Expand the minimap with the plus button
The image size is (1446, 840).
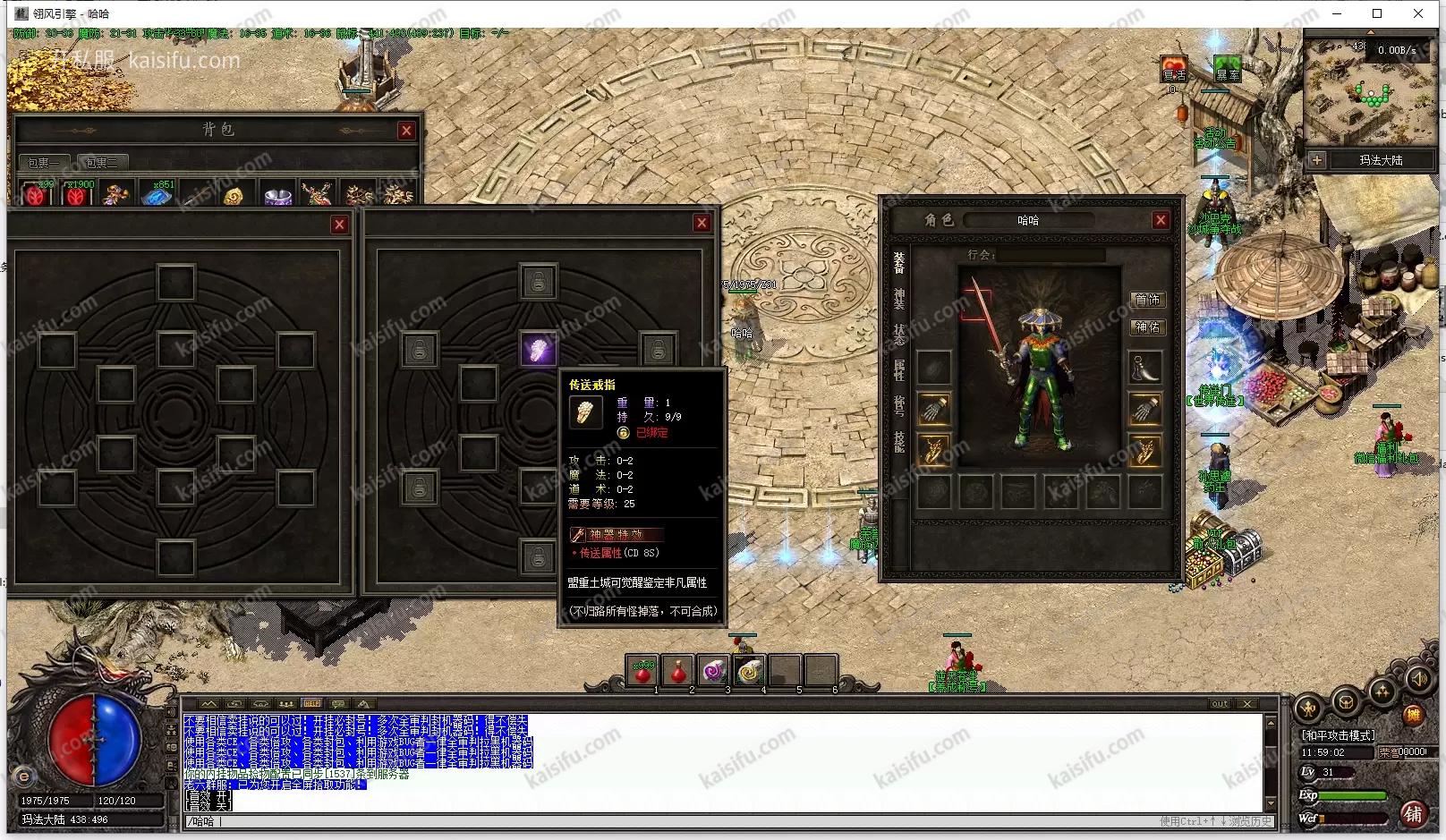coord(1316,160)
